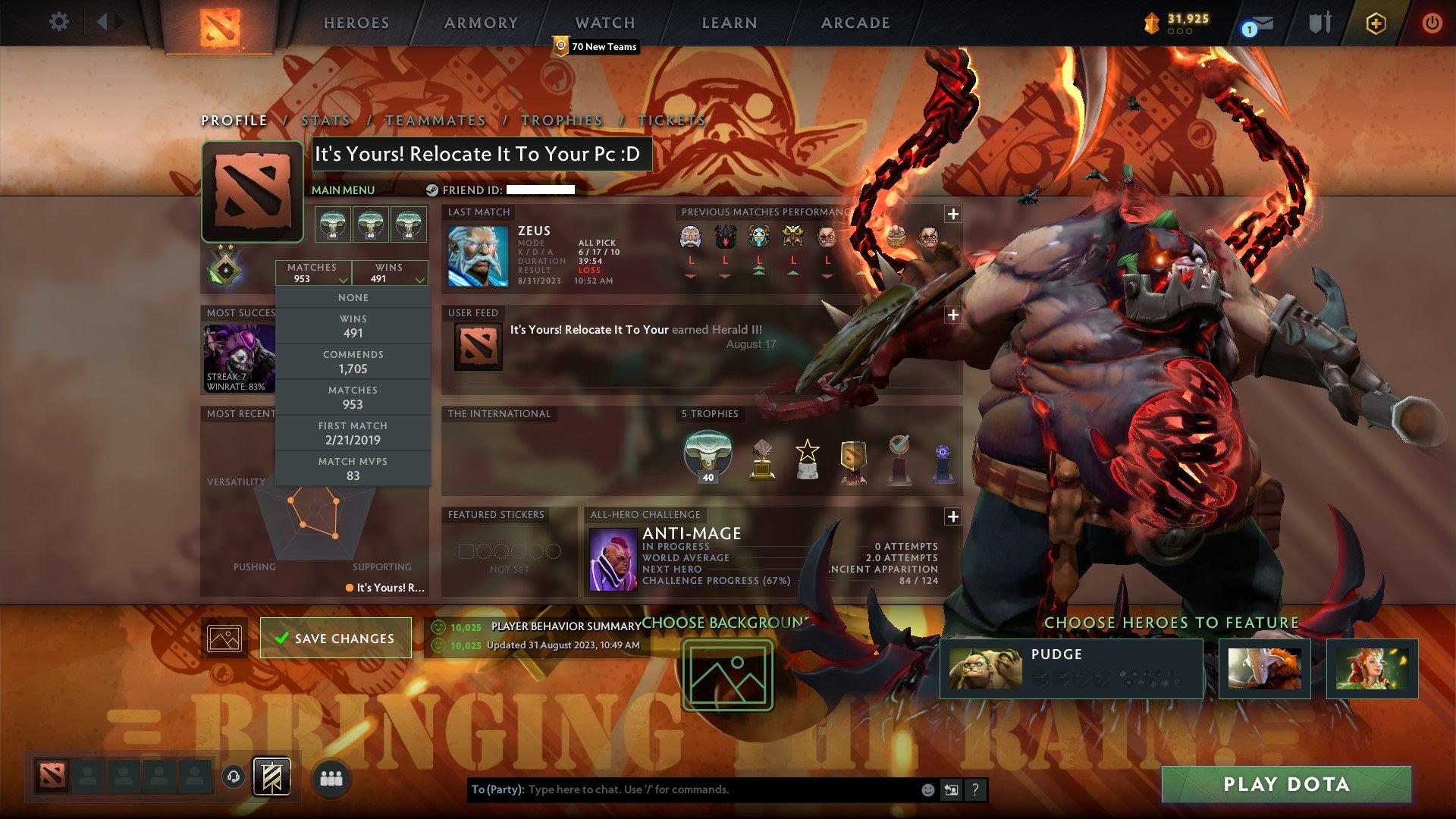Click the party chat input field
This screenshot has height=819, width=1456.
682,789
